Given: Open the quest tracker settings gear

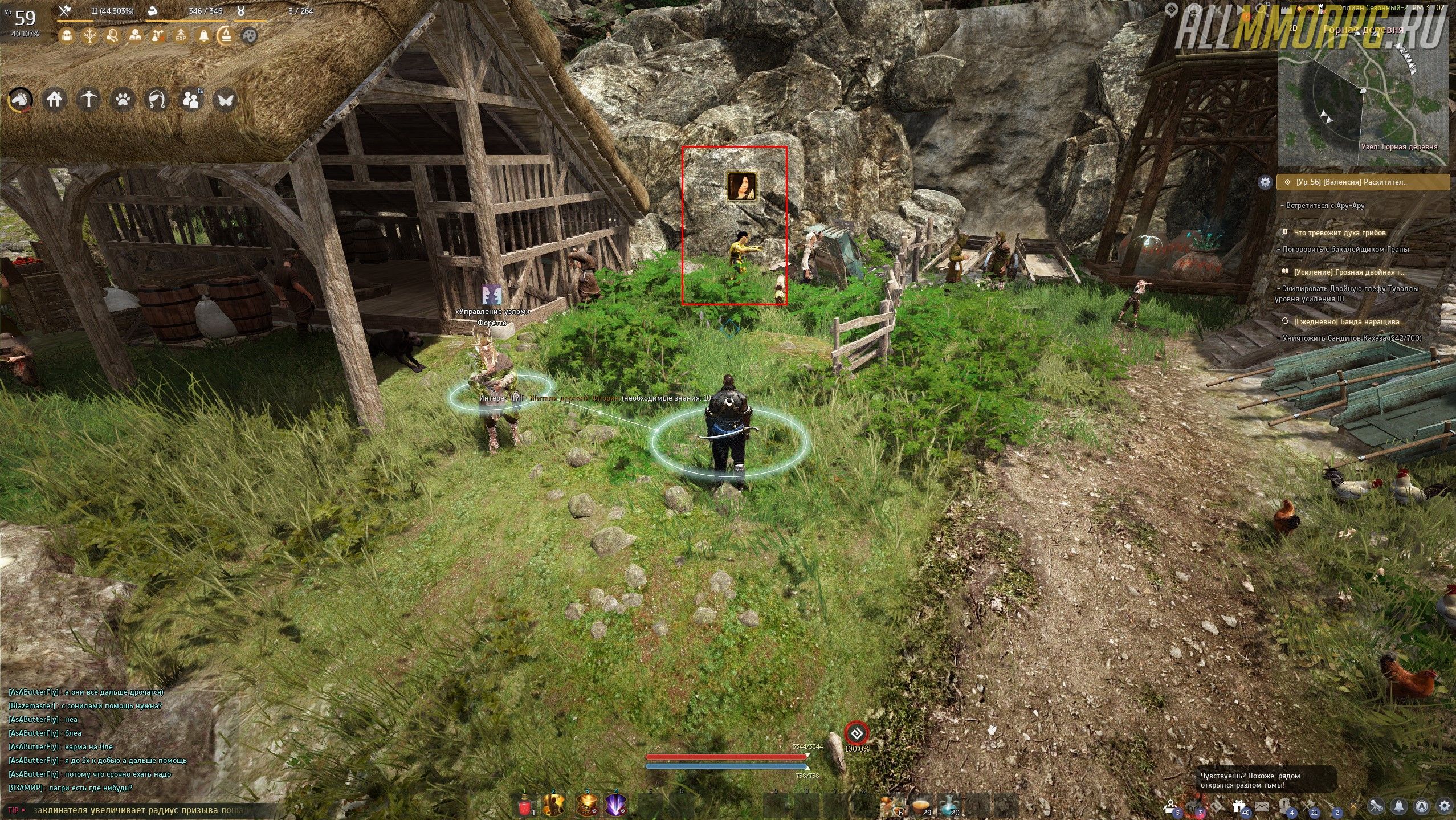Looking at the screenshot, I should click(1265, 182).
